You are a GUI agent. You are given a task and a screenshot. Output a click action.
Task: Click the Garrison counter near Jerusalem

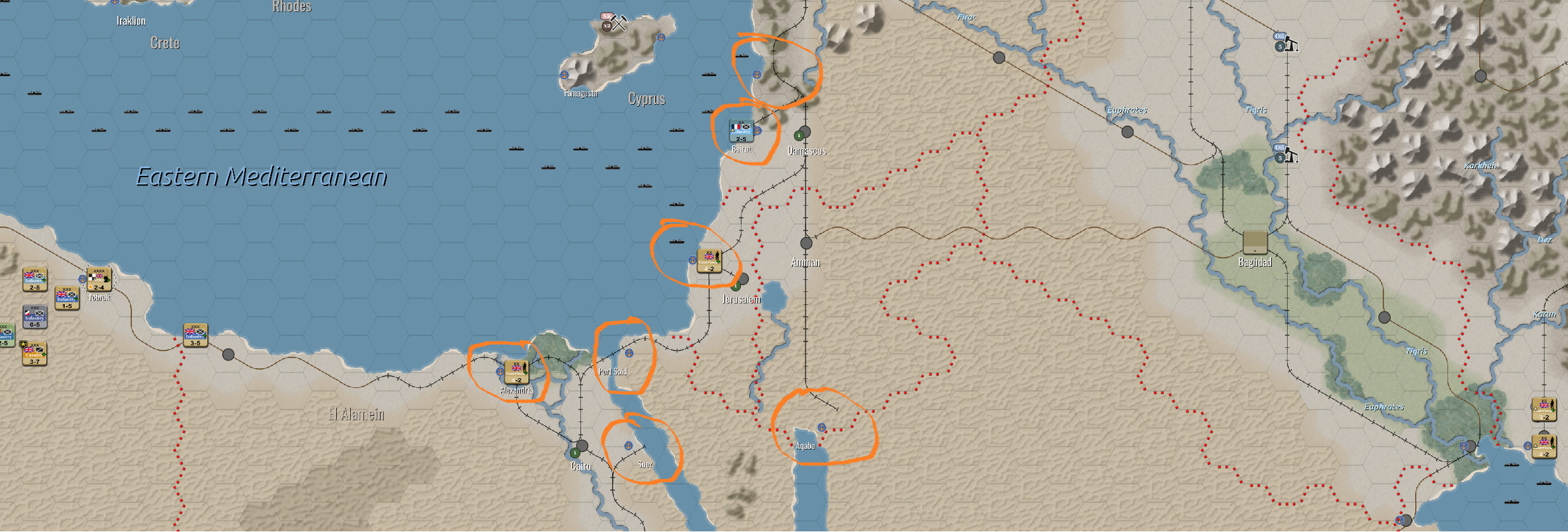tap(709, 261)
